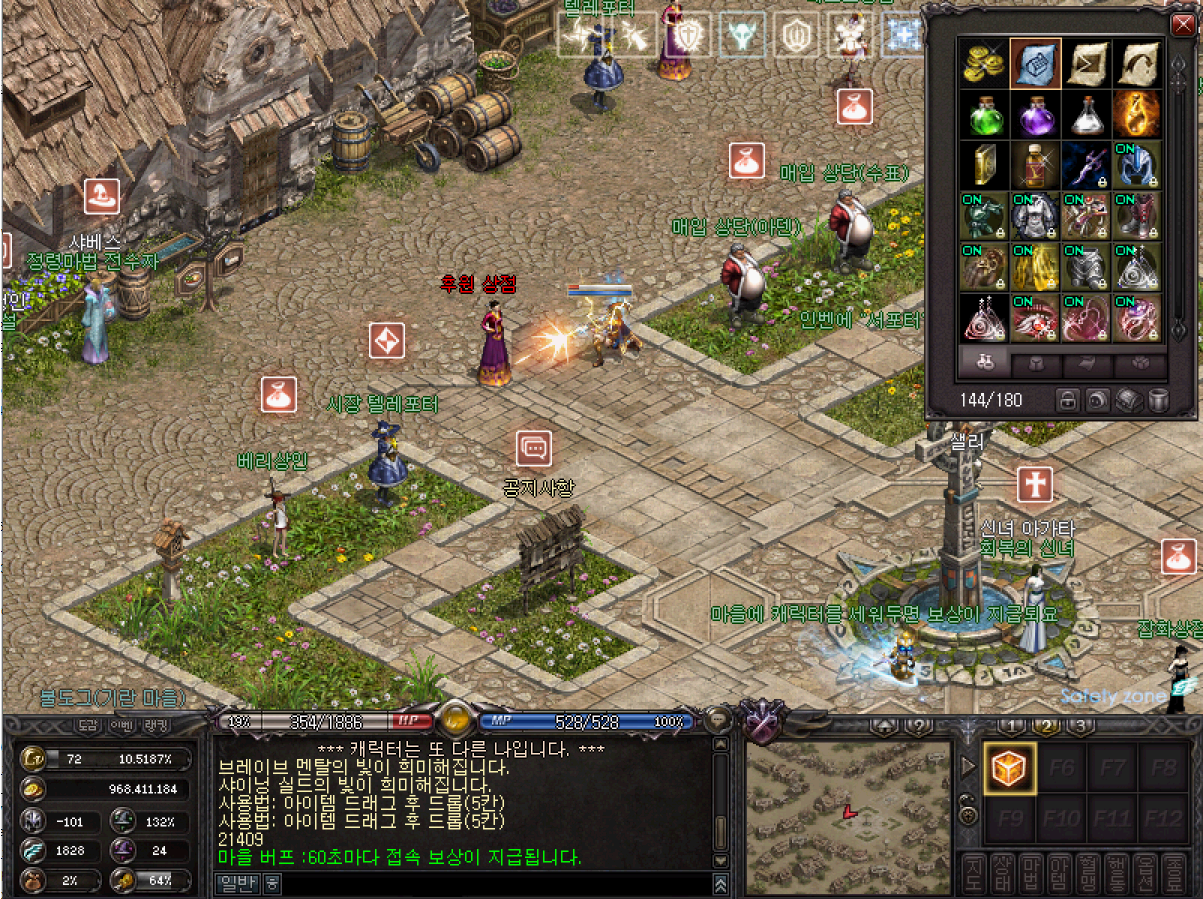Viewport: 1203px width, 899px height.
Task: Open the 도감 collection tab
Action: (88, 725)
